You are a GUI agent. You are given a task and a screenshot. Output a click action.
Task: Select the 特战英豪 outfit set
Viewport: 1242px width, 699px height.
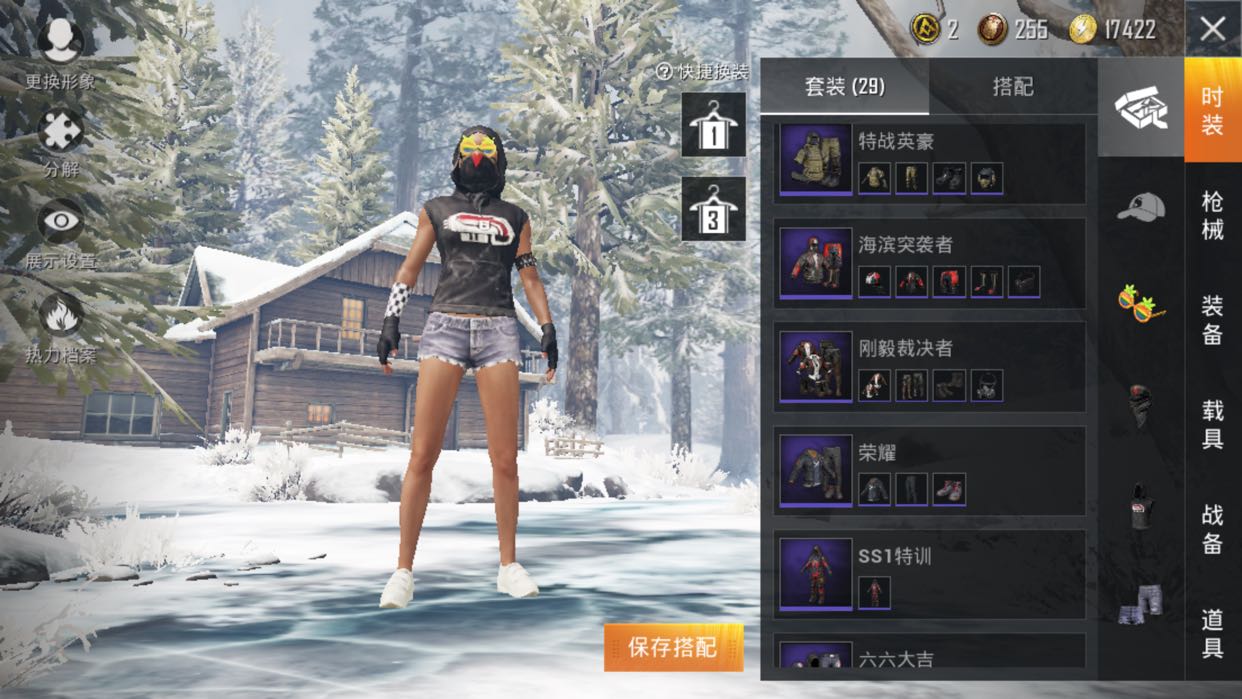pos(928,163)
